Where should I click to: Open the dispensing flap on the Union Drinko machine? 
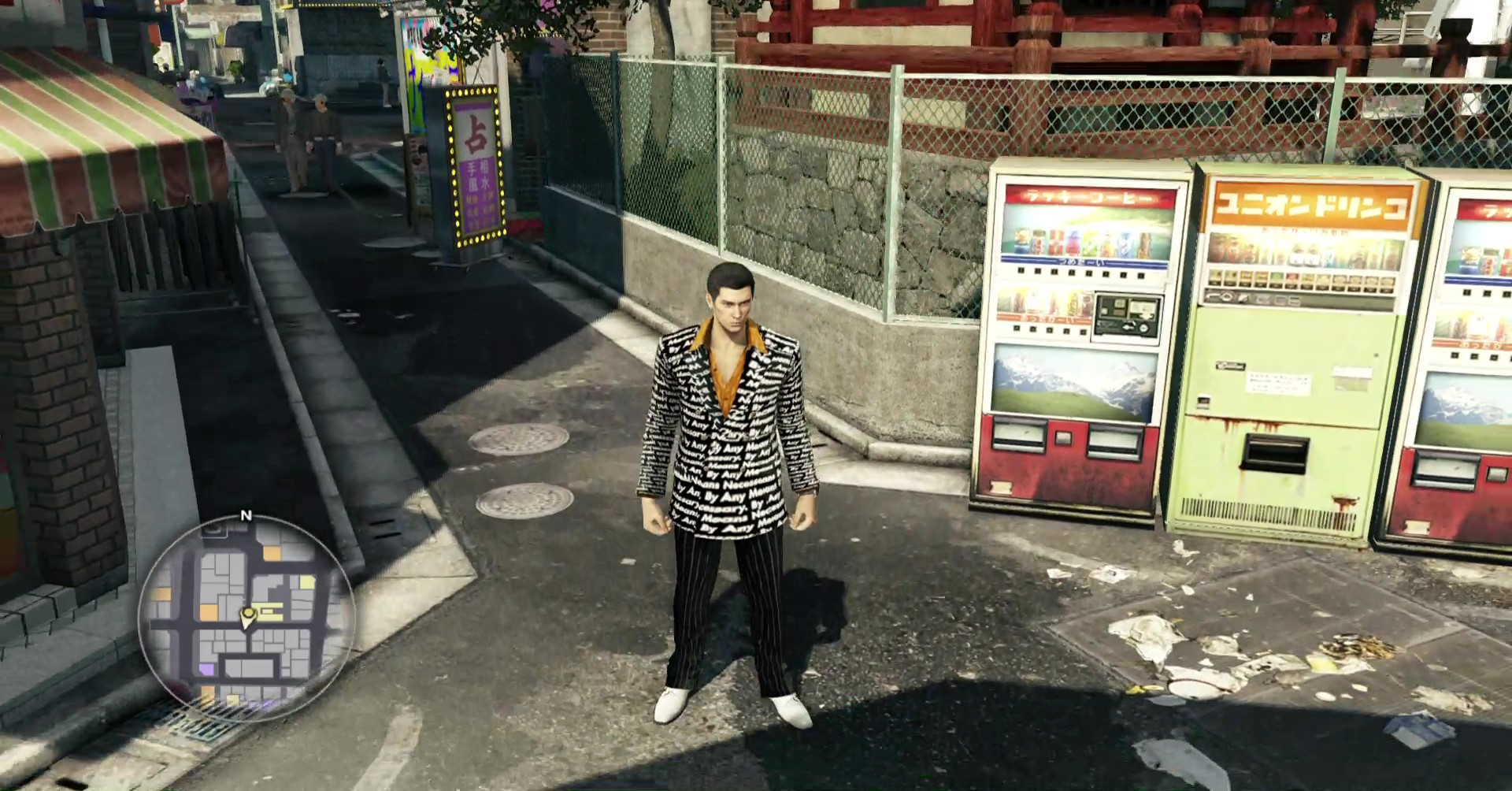point(1277,454)
